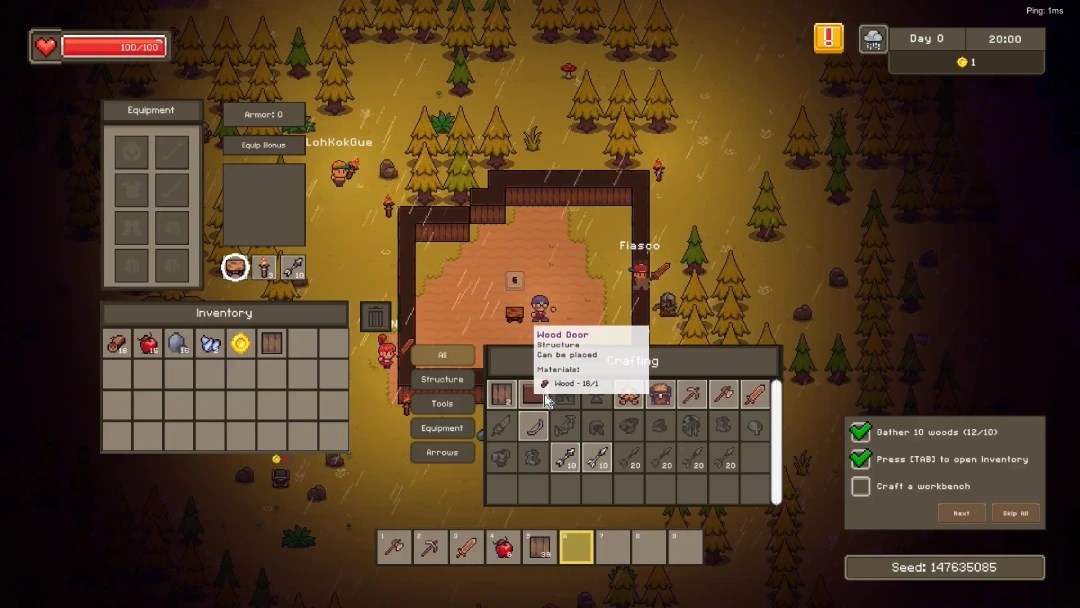Viewport: 1080px width, 608px height.
Task: Equip the pickaxe from the hotbar
Action: coord(430,547)
